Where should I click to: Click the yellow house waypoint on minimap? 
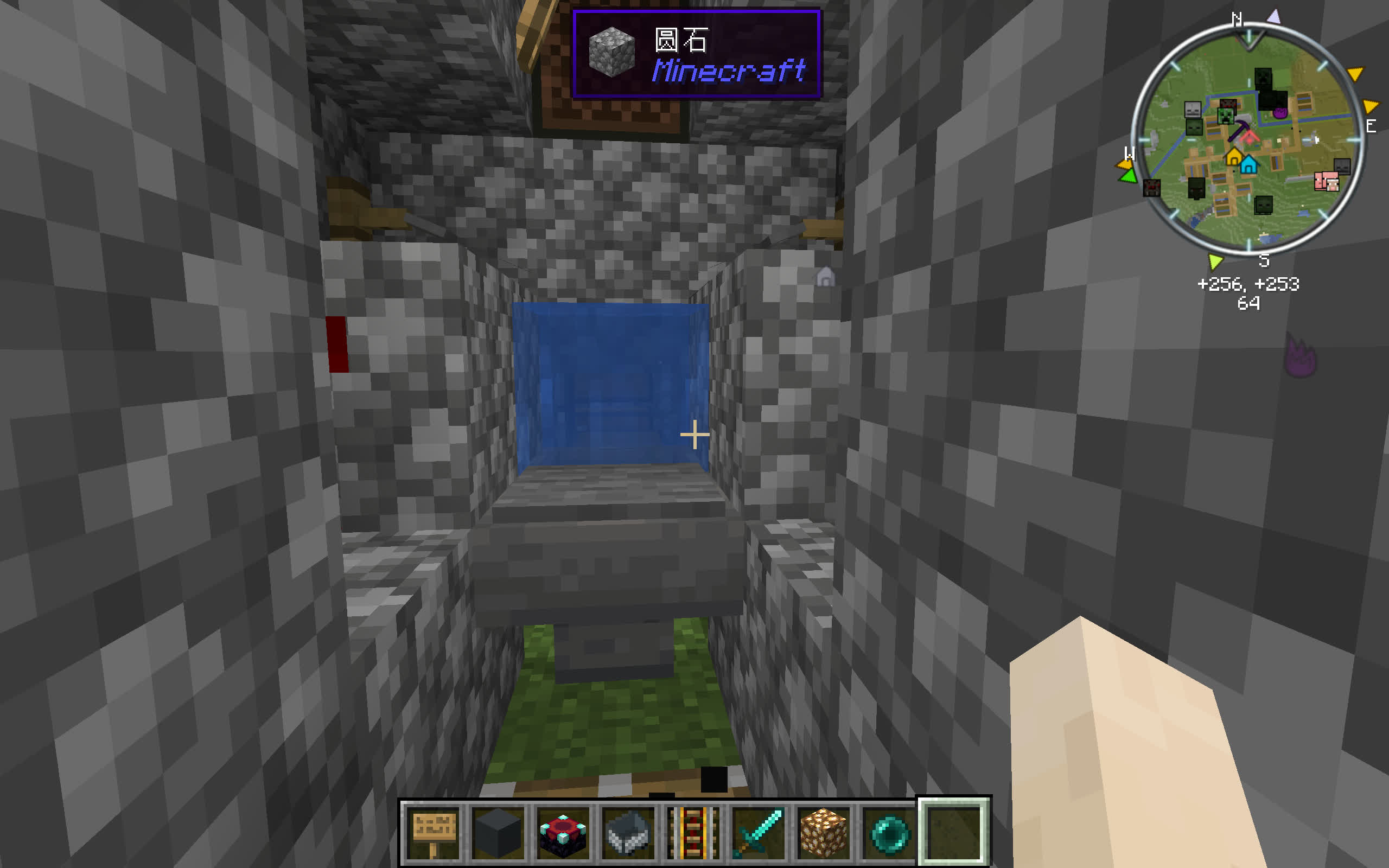coord(1233,156)
